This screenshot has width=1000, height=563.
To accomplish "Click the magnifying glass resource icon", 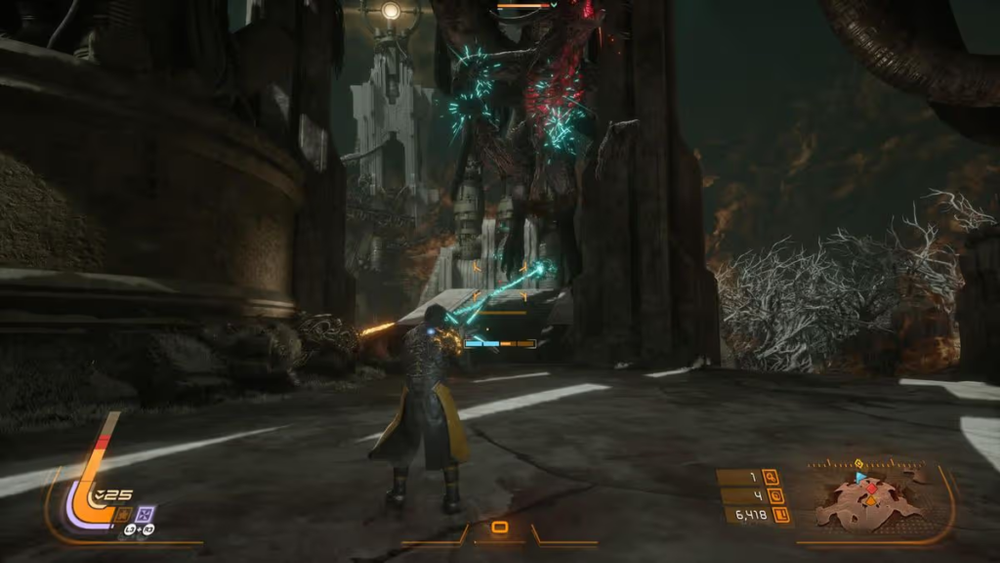I will [x=771, y=477].
